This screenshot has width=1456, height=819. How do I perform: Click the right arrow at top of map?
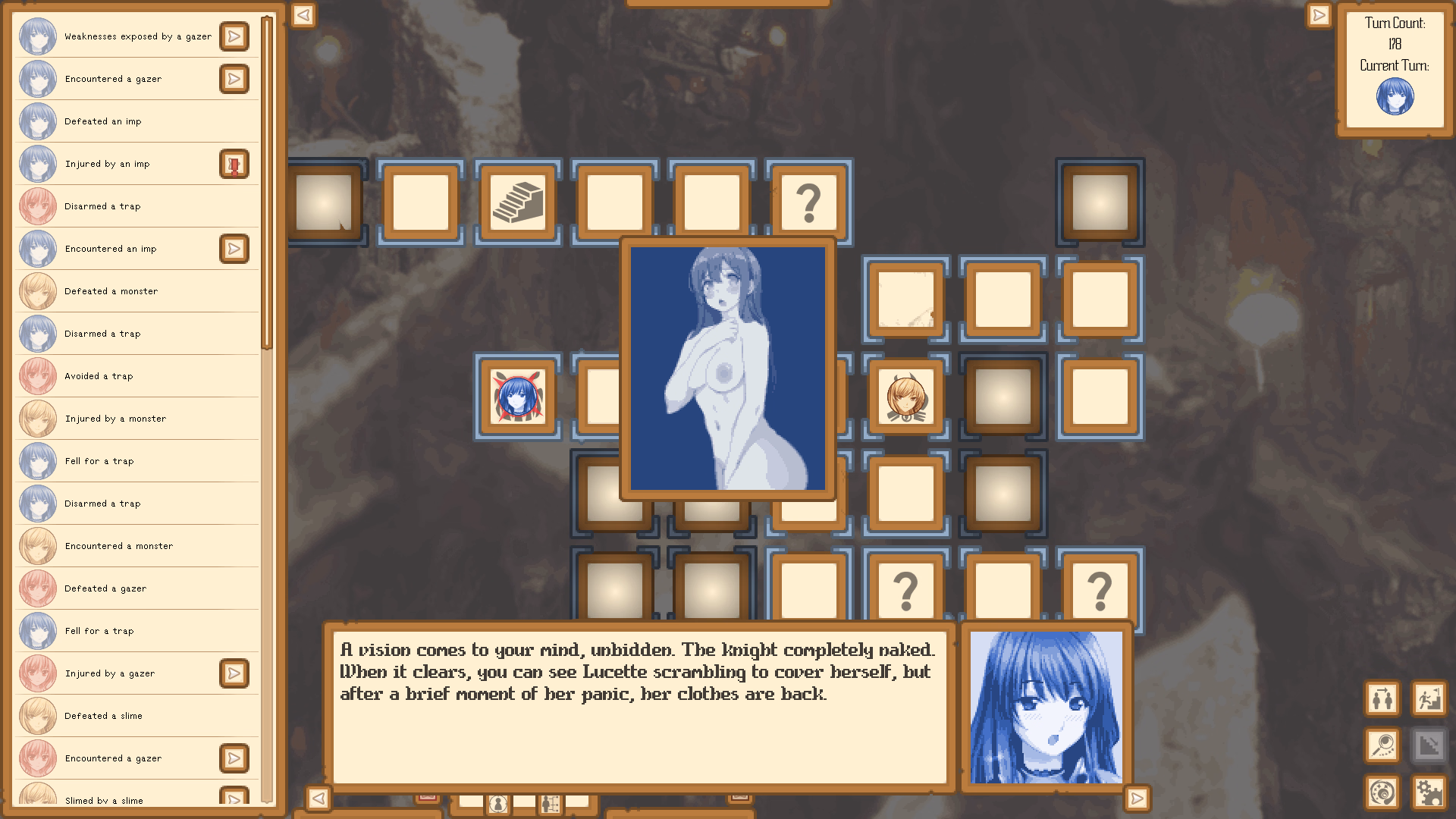click(1319, 14)
